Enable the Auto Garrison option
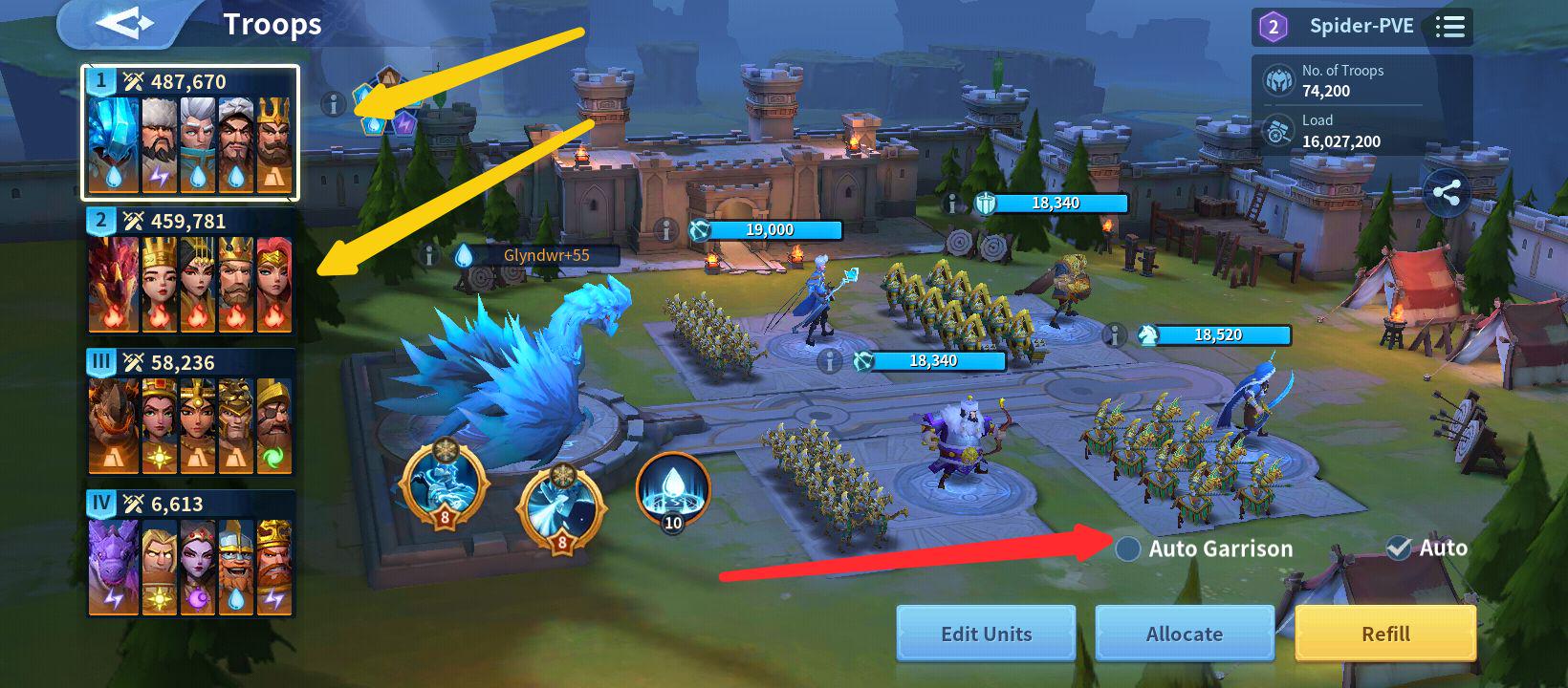Viewport: 1568px width, 688px height. click(1128, 548)
